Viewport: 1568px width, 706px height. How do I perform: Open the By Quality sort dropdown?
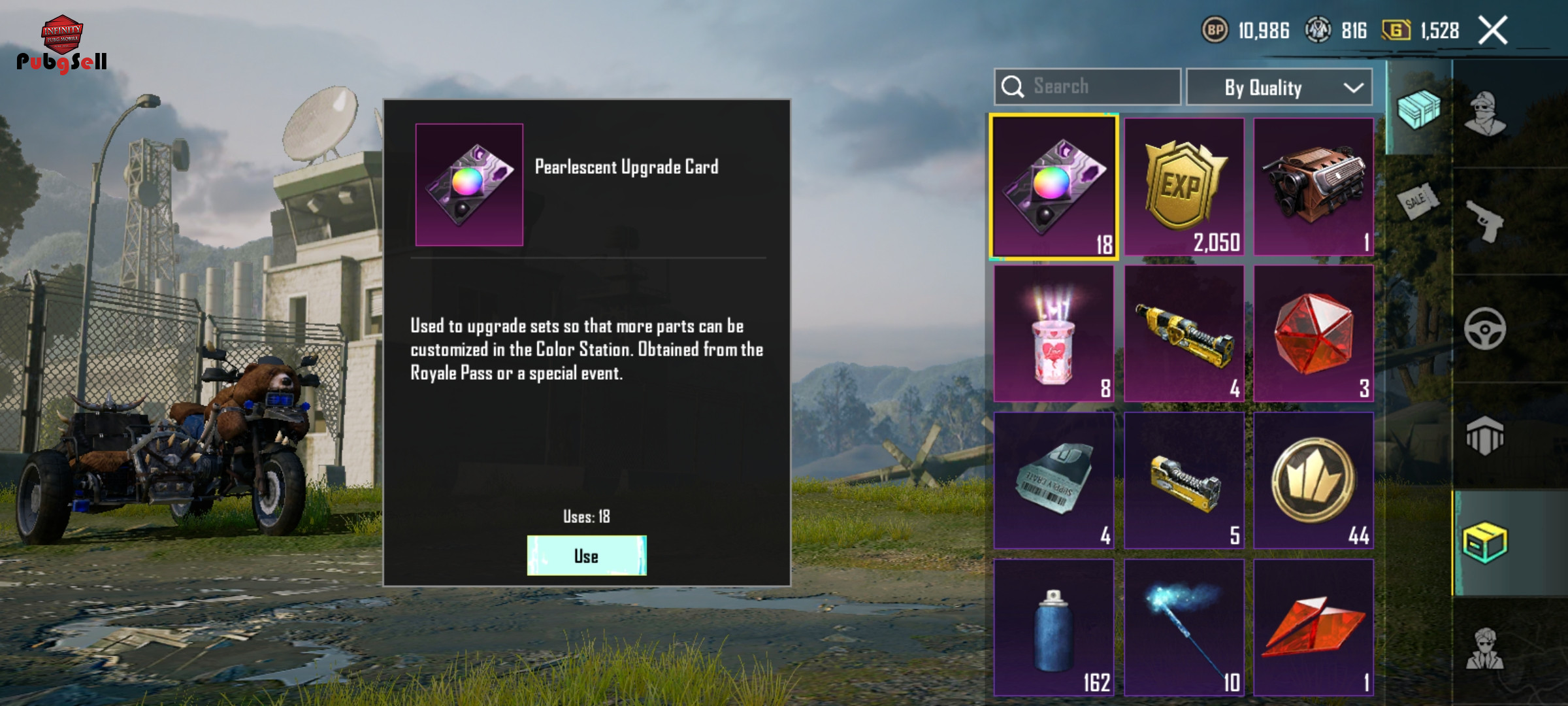tap(1279, 87)
